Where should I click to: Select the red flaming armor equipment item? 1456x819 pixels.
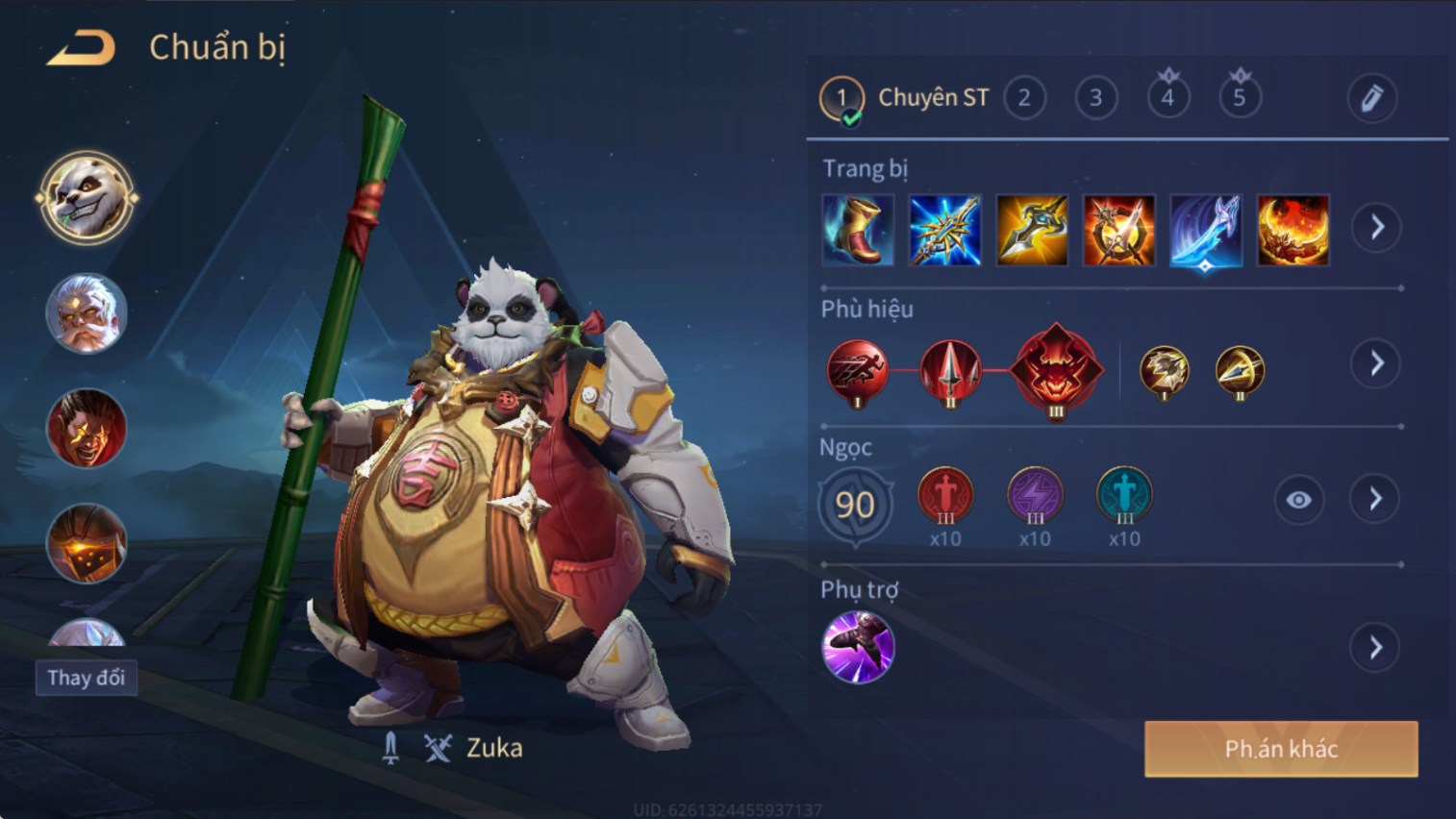tap(1293, 230)
